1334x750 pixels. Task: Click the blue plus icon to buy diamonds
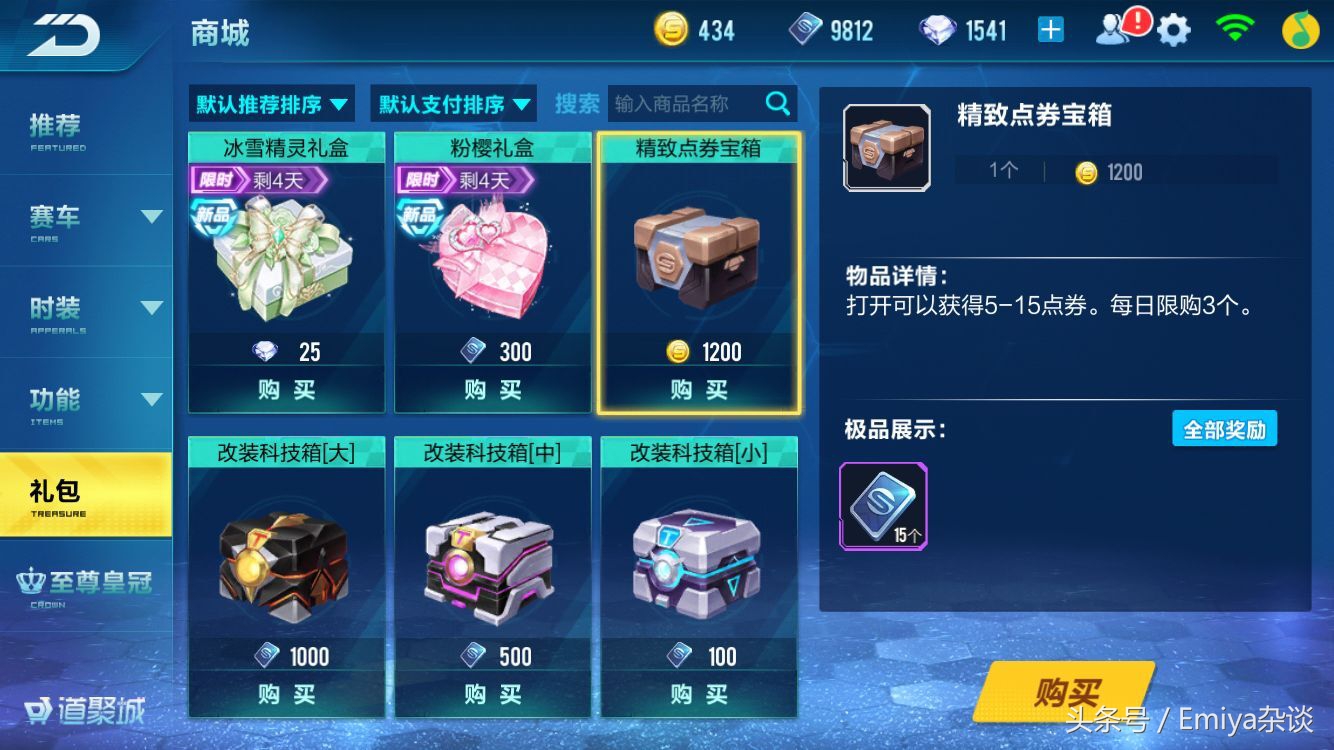(x=1048, y=29)
